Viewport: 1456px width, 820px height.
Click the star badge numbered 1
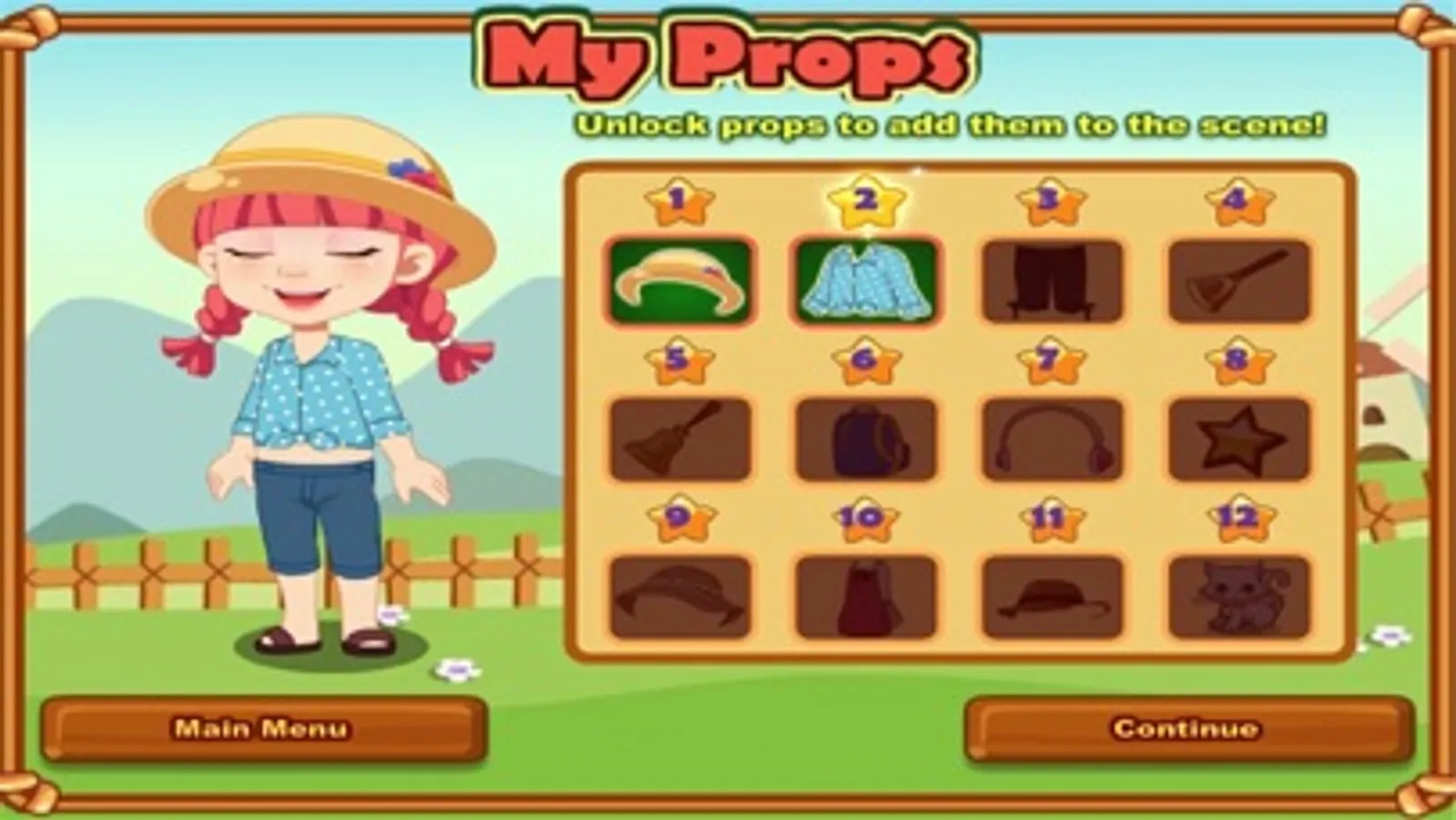pyautogui.click(x=677, y=200)
